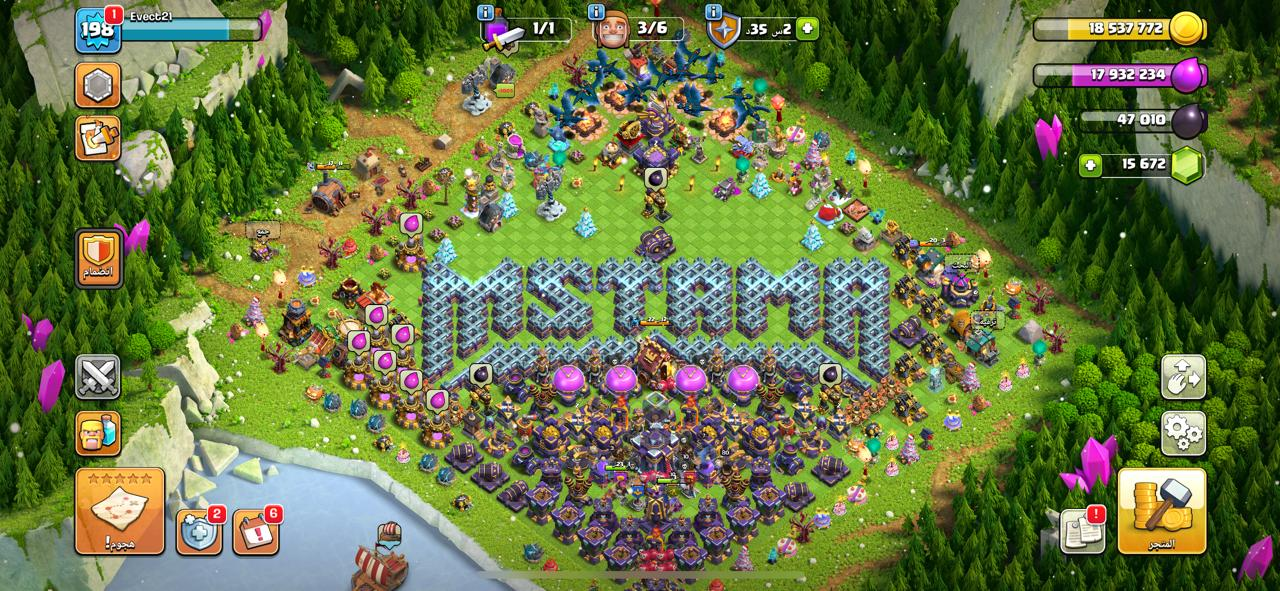
Task: Open the orange clipboard-and-pencil button
Action: pos(98,138)
